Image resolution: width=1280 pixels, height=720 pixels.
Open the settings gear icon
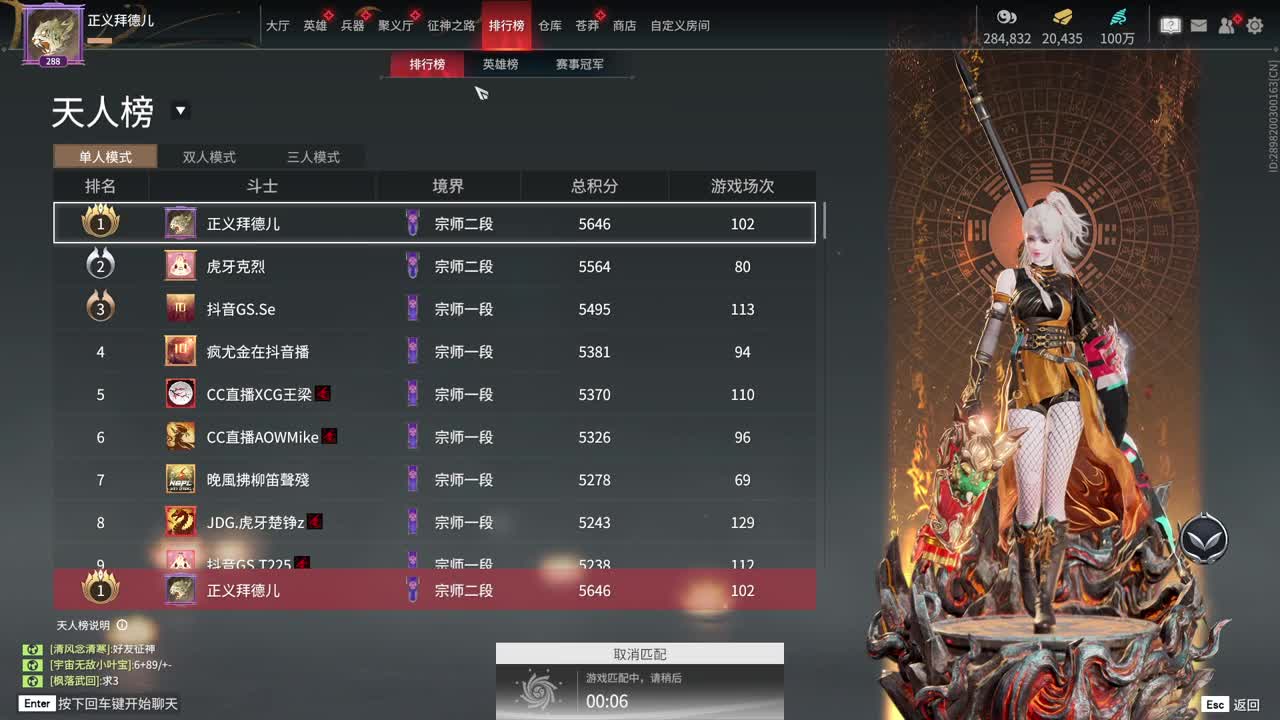pos(1254,26)
